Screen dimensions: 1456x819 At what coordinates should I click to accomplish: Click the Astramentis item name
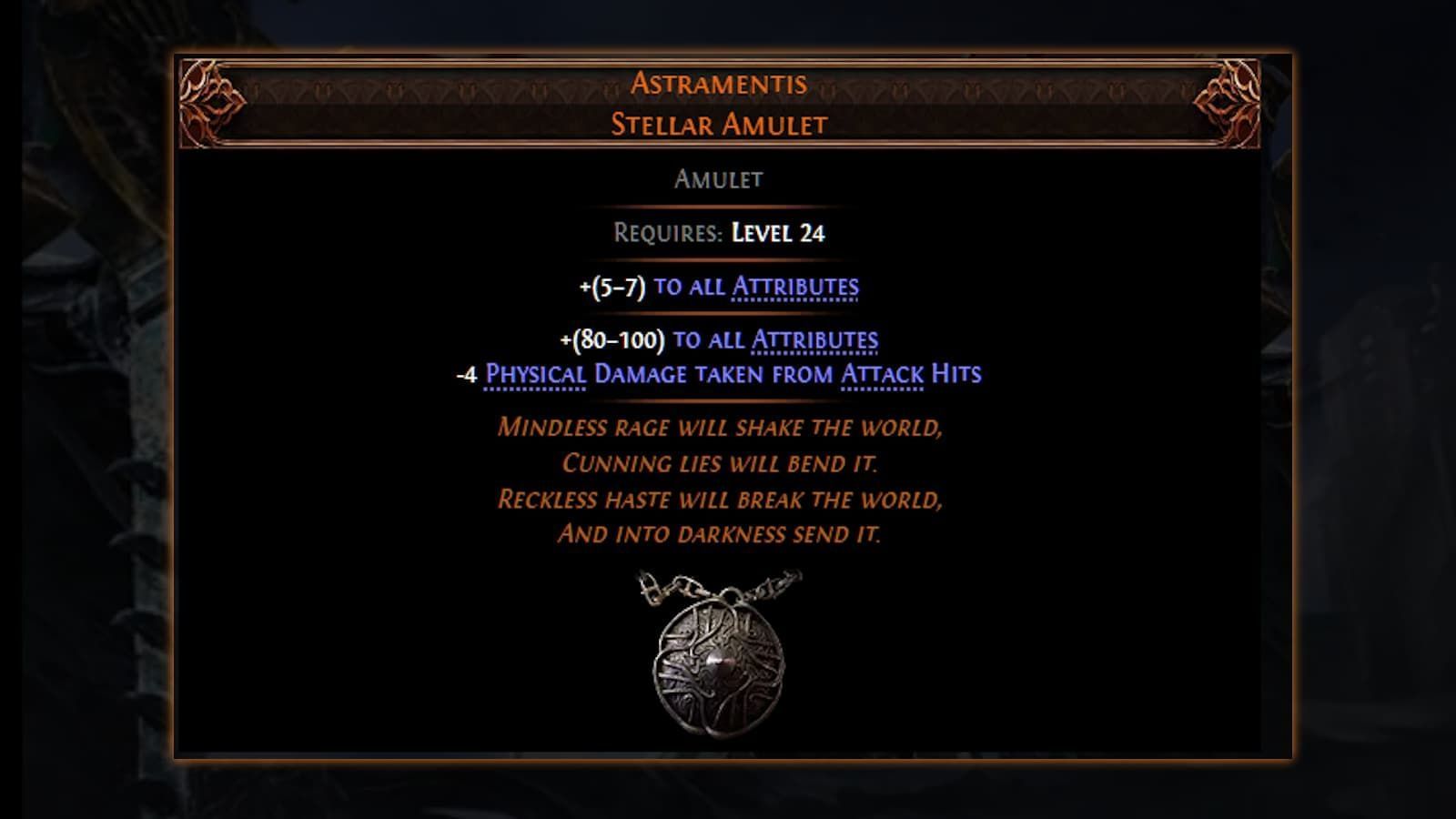pos(722,83)
